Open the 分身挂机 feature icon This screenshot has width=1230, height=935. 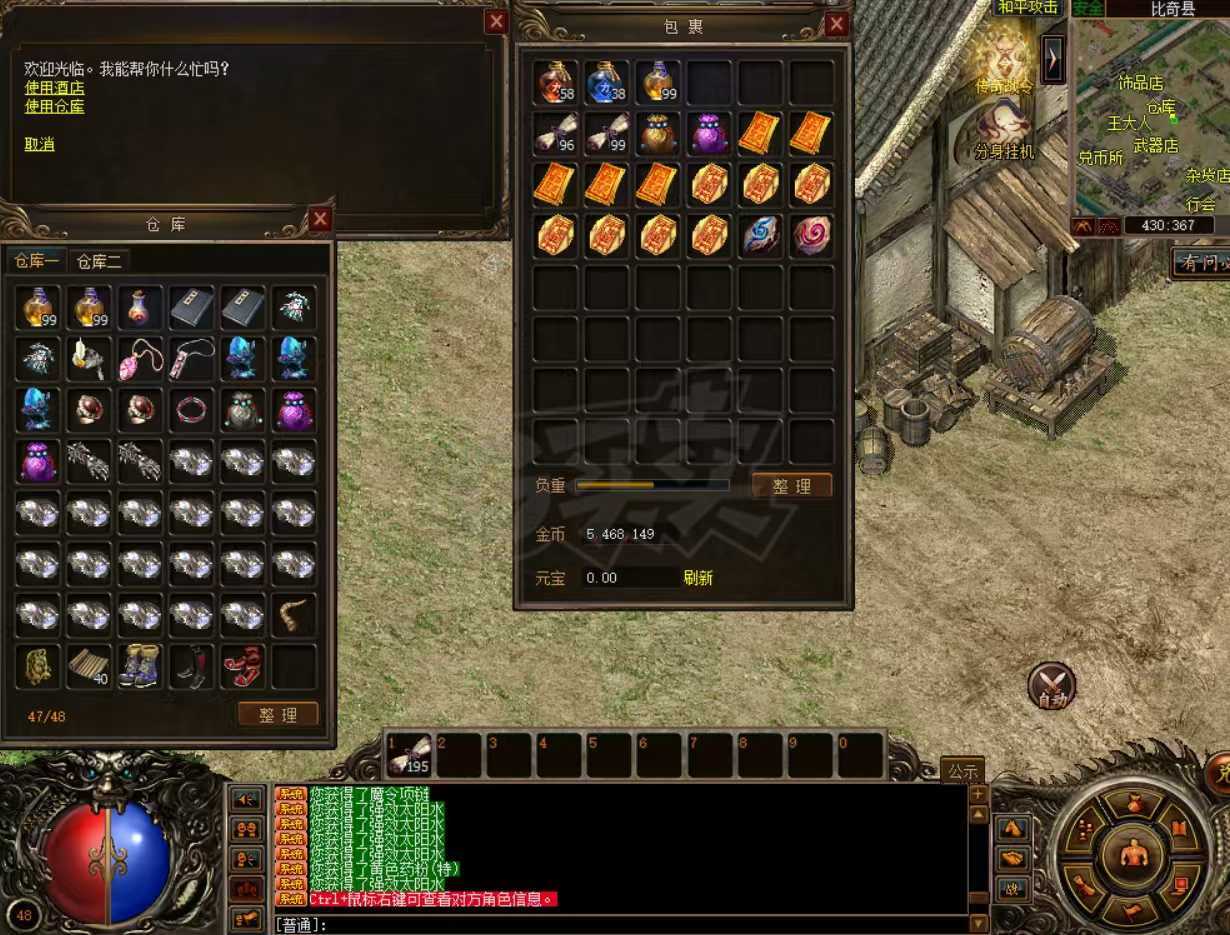1005,132
